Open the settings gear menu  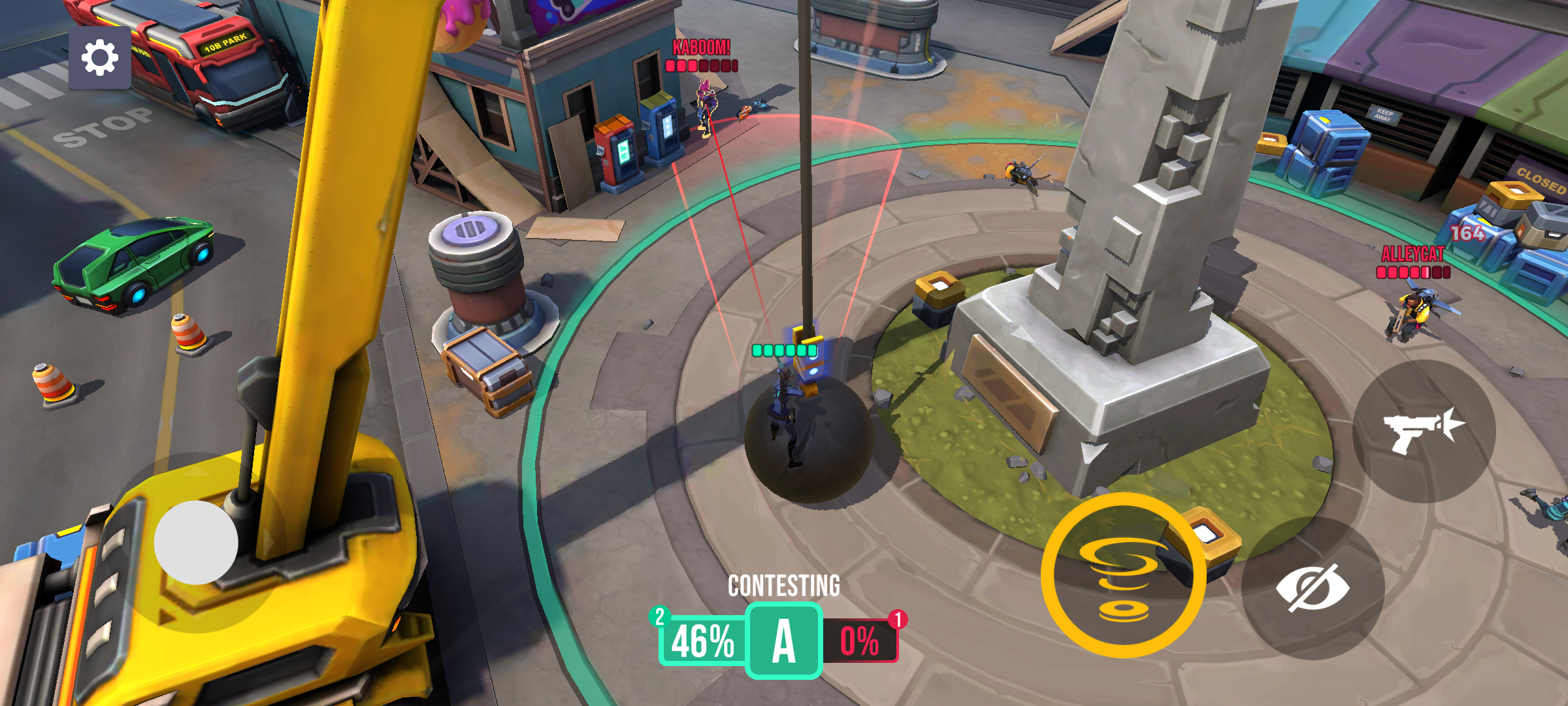point(101,58)
